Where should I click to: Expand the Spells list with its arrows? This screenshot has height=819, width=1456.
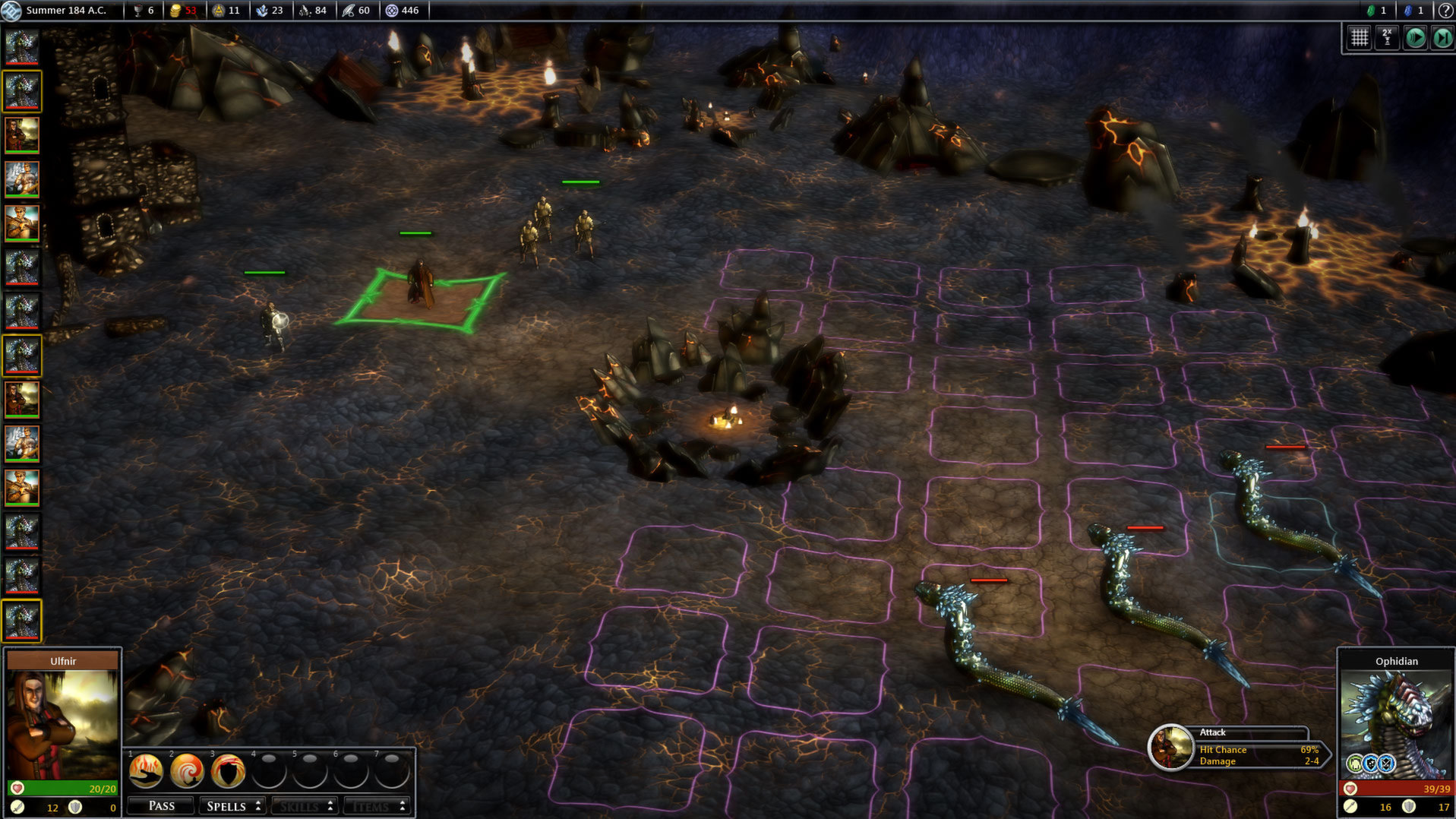click(258, 805)
